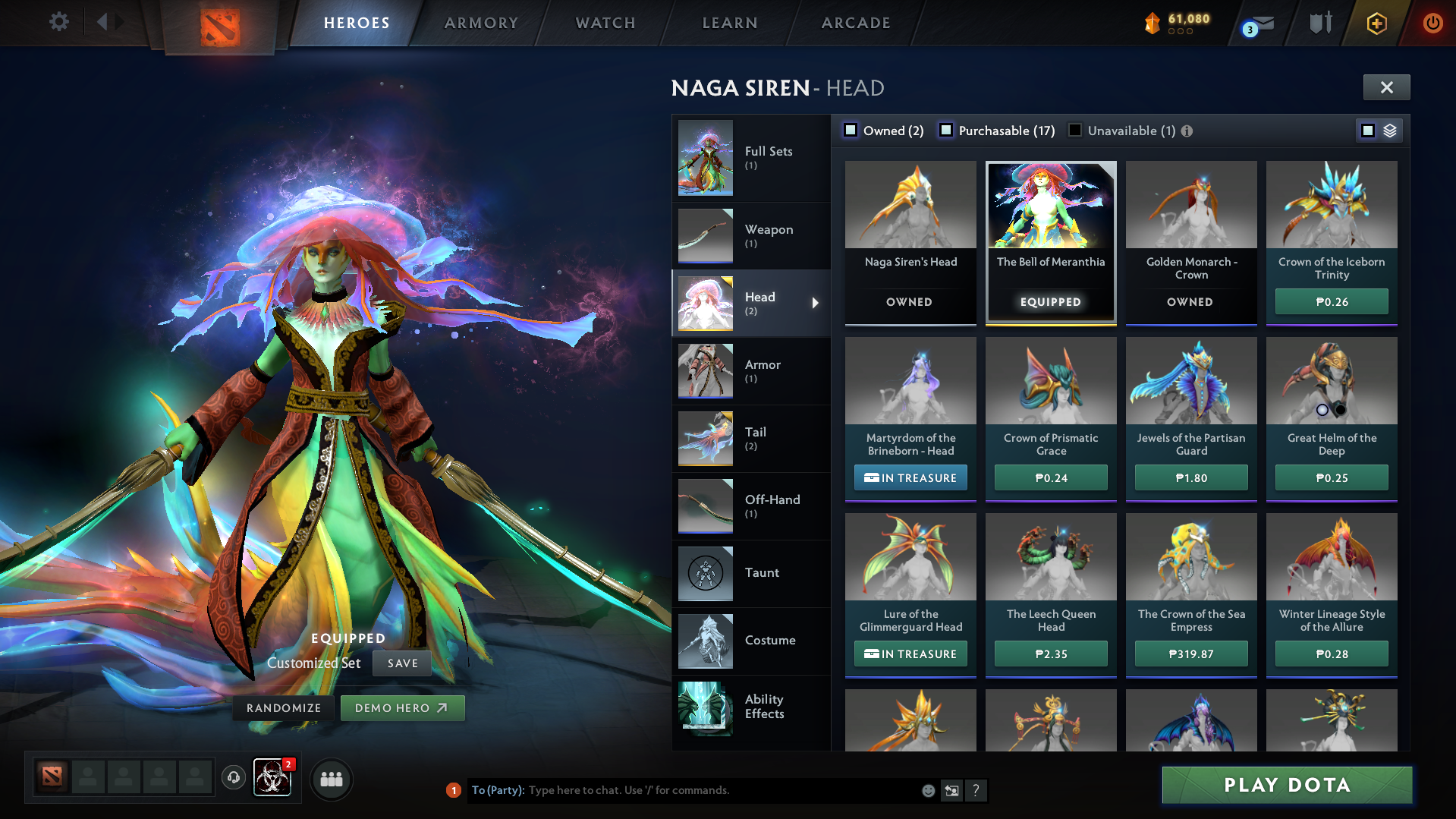
Task: Click the gold plus hexagon icon
Action: coord(1377,23)
